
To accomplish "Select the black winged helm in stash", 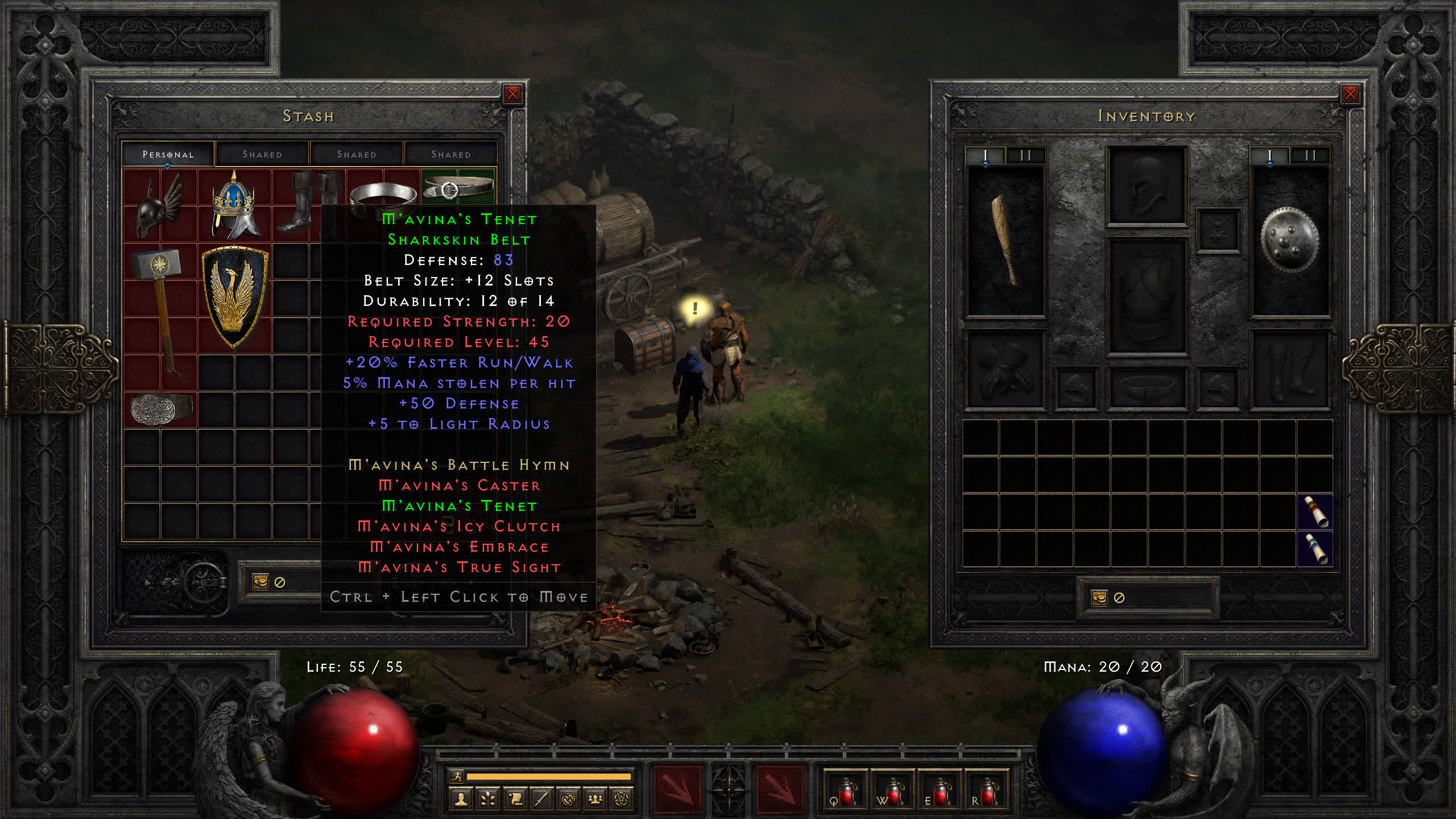I will click(160, 206).
